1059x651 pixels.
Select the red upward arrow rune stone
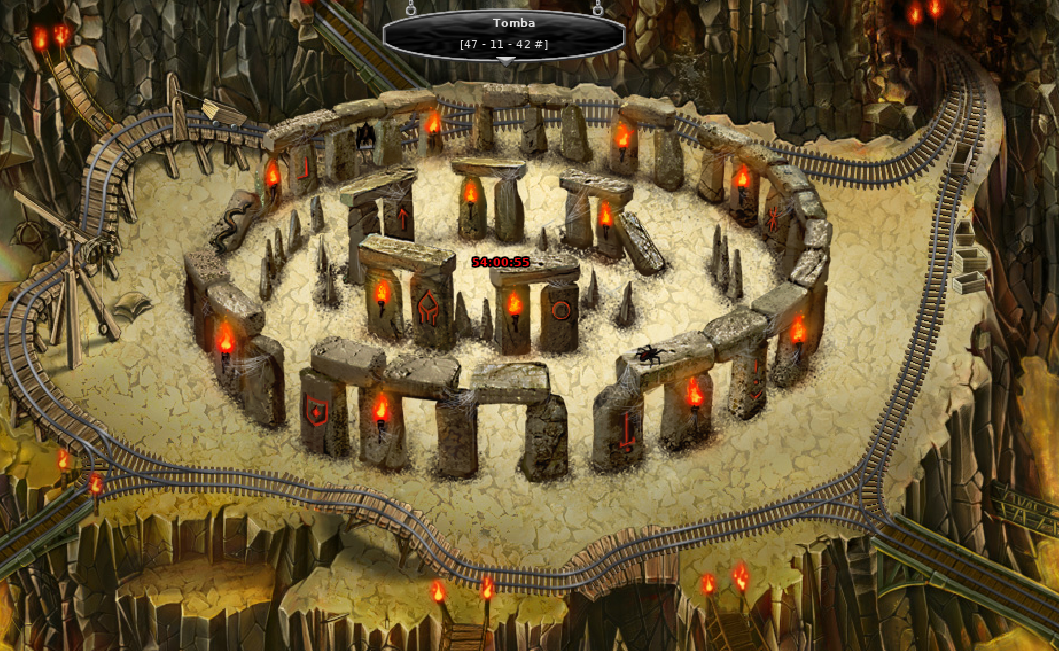pyautogui.click(x=403, y=219)
